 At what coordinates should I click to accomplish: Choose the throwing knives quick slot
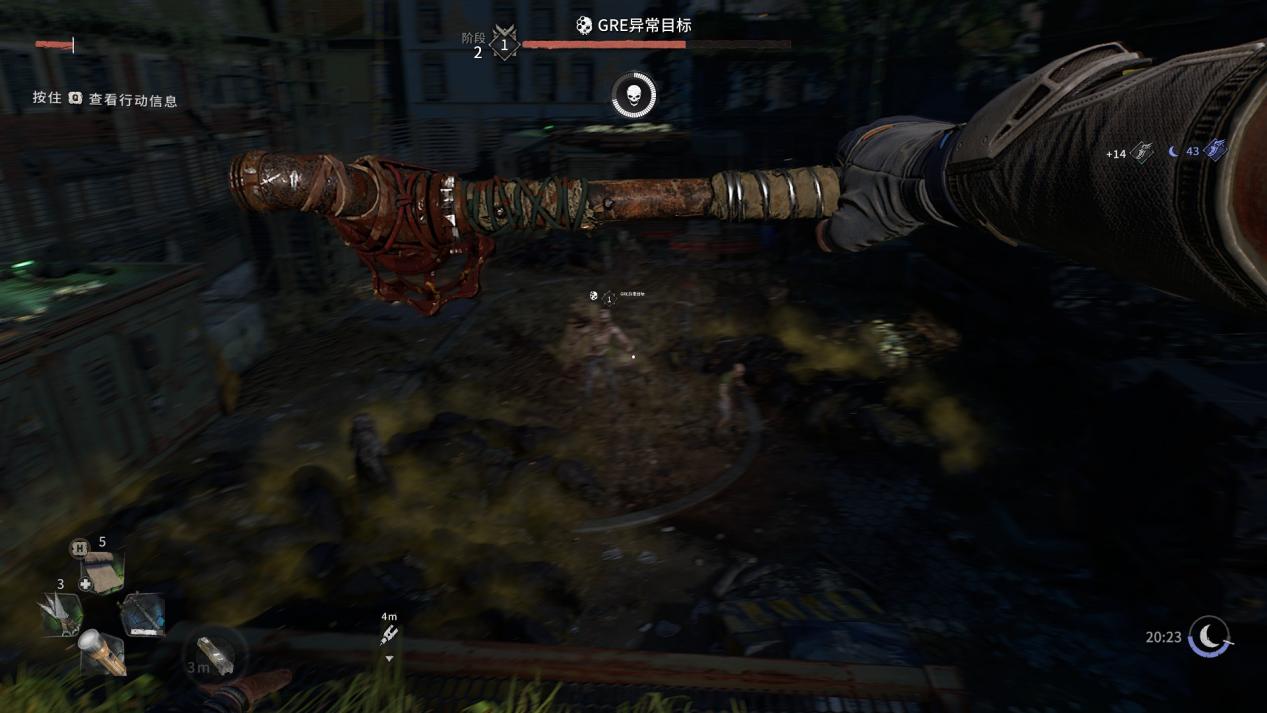click(x=60, y=613)
